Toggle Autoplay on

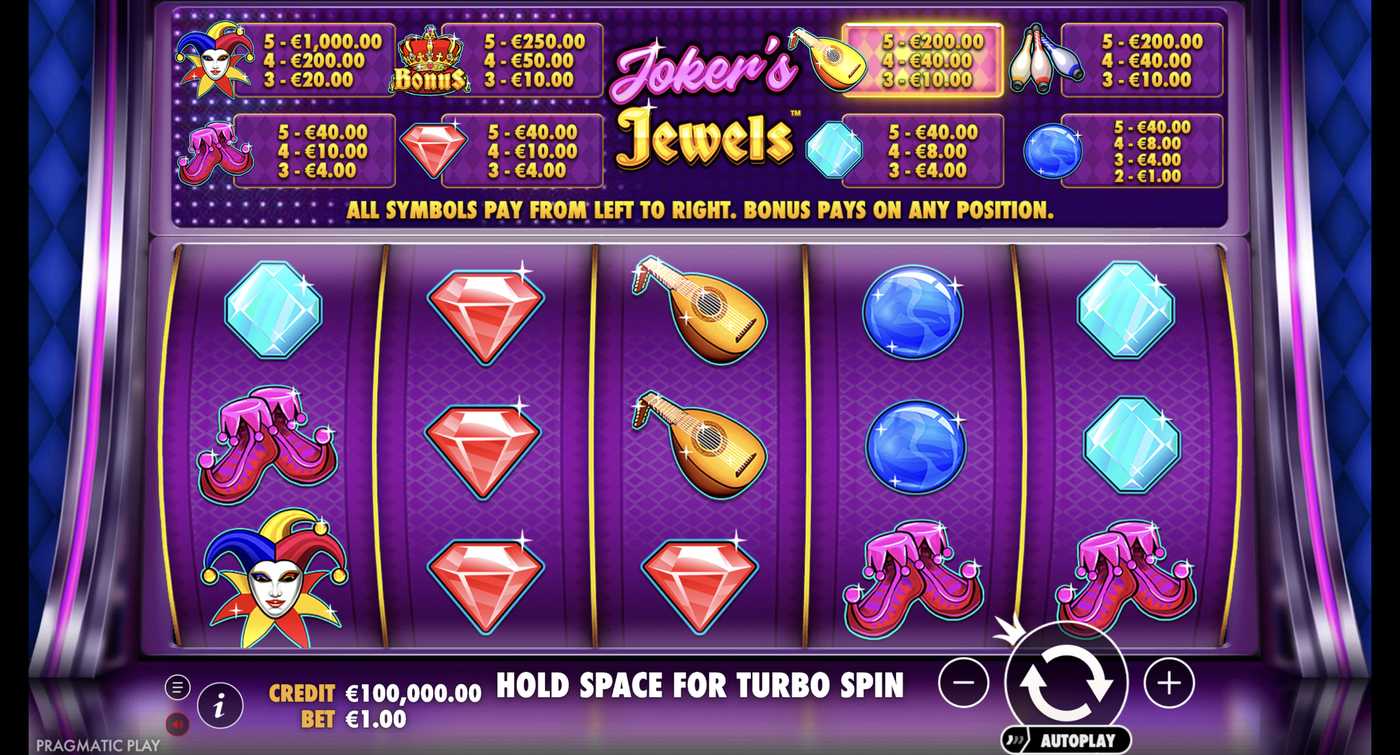(1068, 738)
